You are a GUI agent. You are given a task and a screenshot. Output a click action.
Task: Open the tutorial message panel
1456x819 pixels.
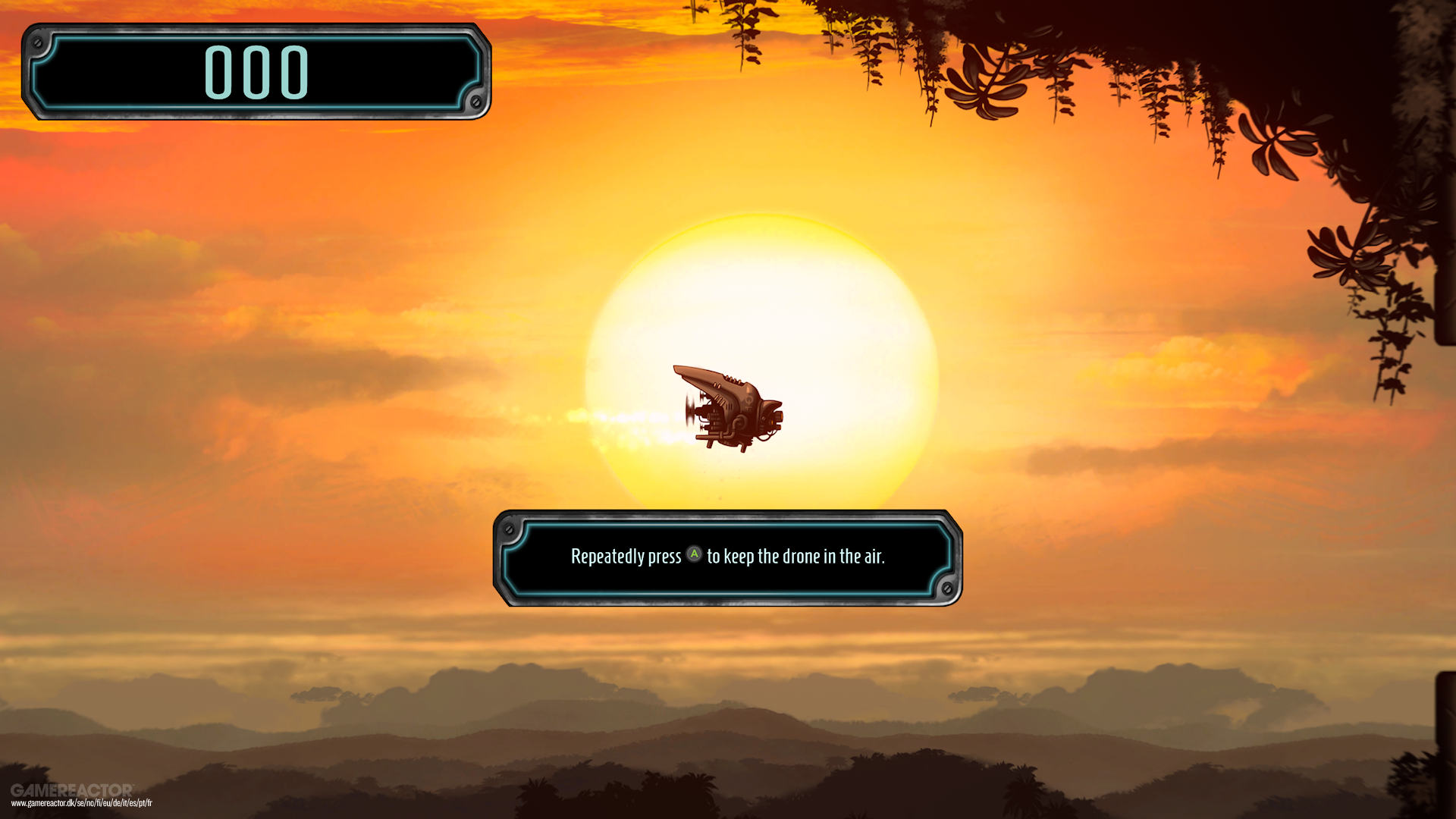coord(728,556)
